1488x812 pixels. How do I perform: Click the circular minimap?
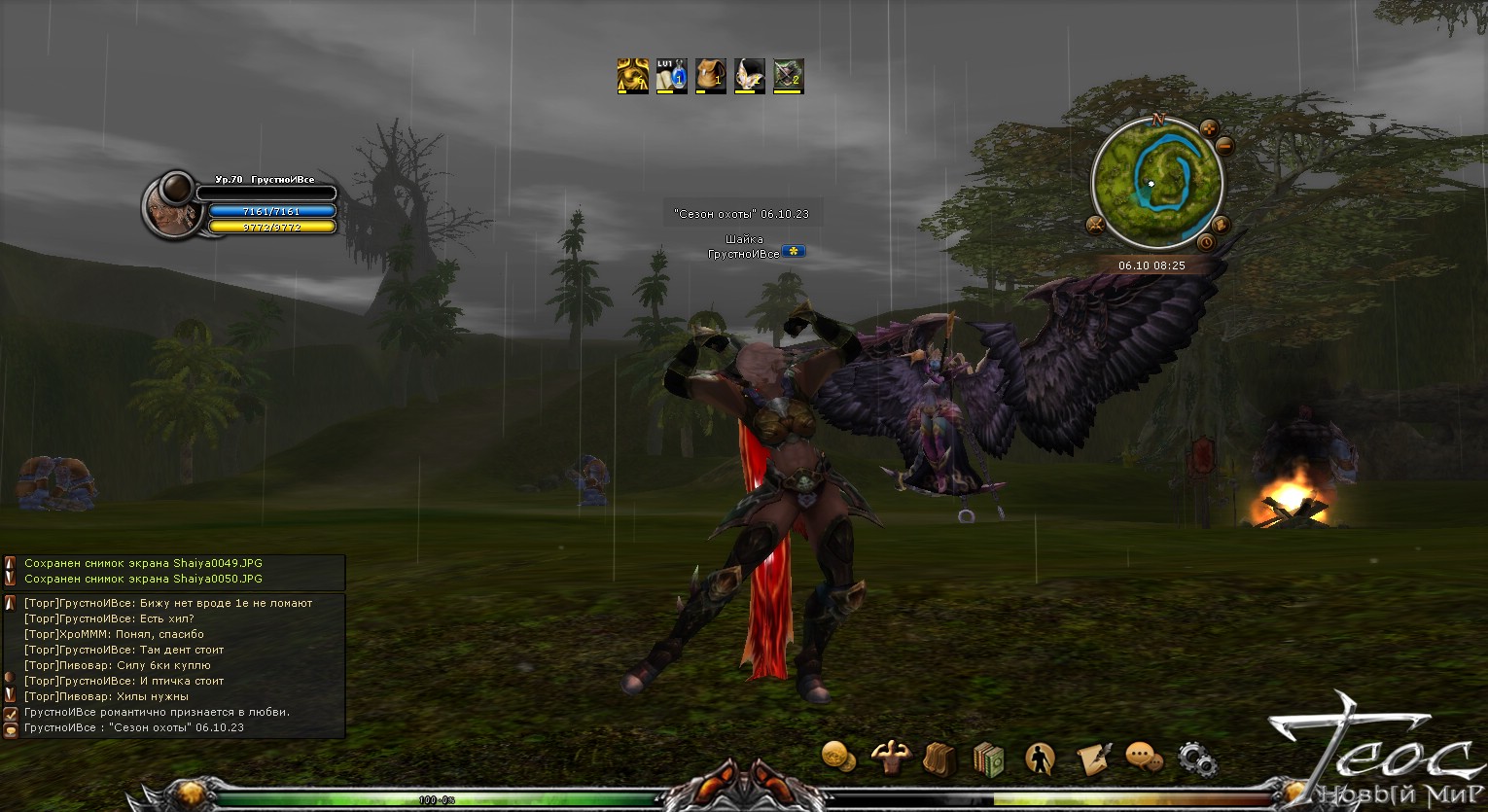1155,182
